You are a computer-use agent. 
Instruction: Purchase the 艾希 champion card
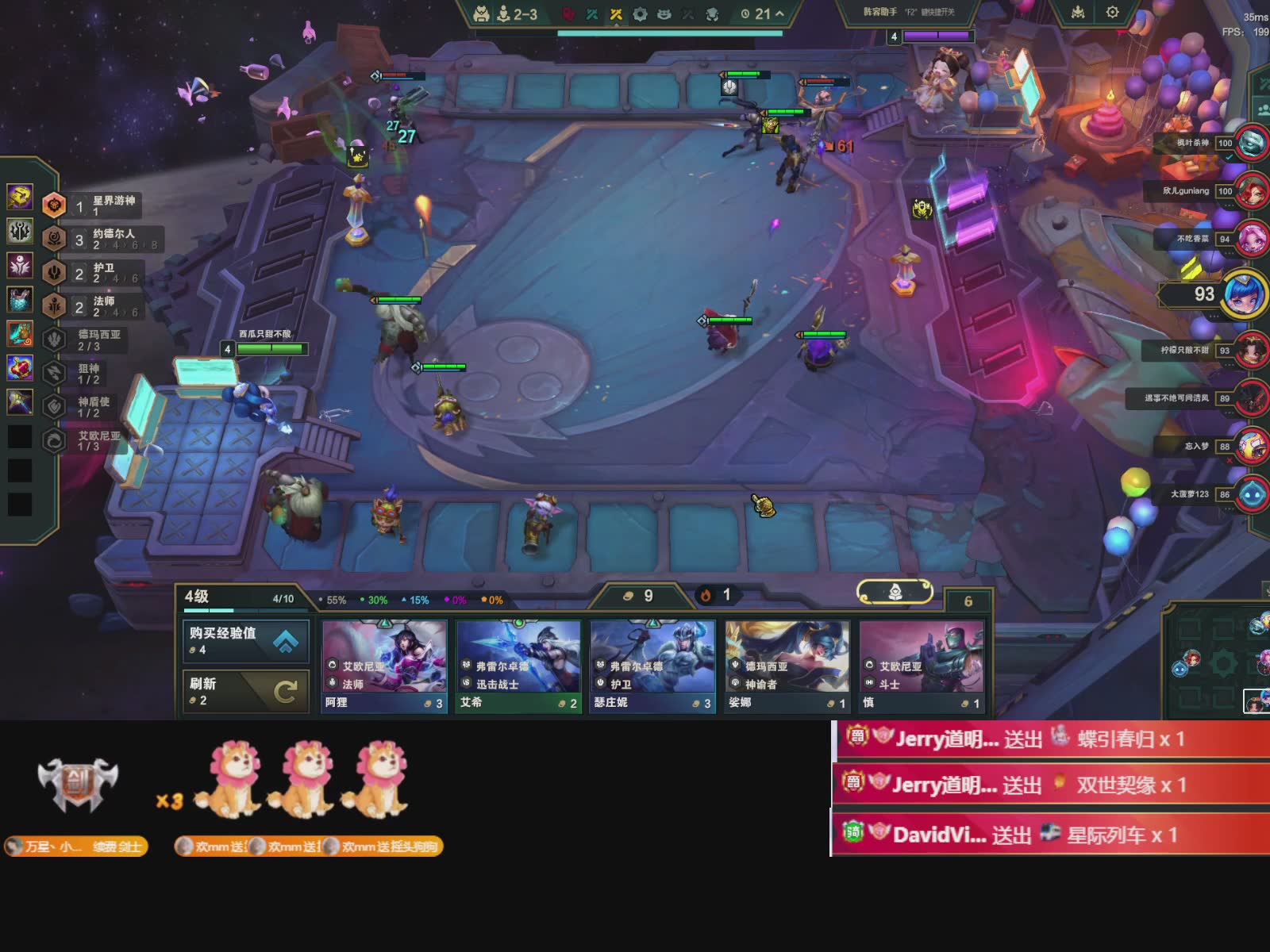coord(518,666)
